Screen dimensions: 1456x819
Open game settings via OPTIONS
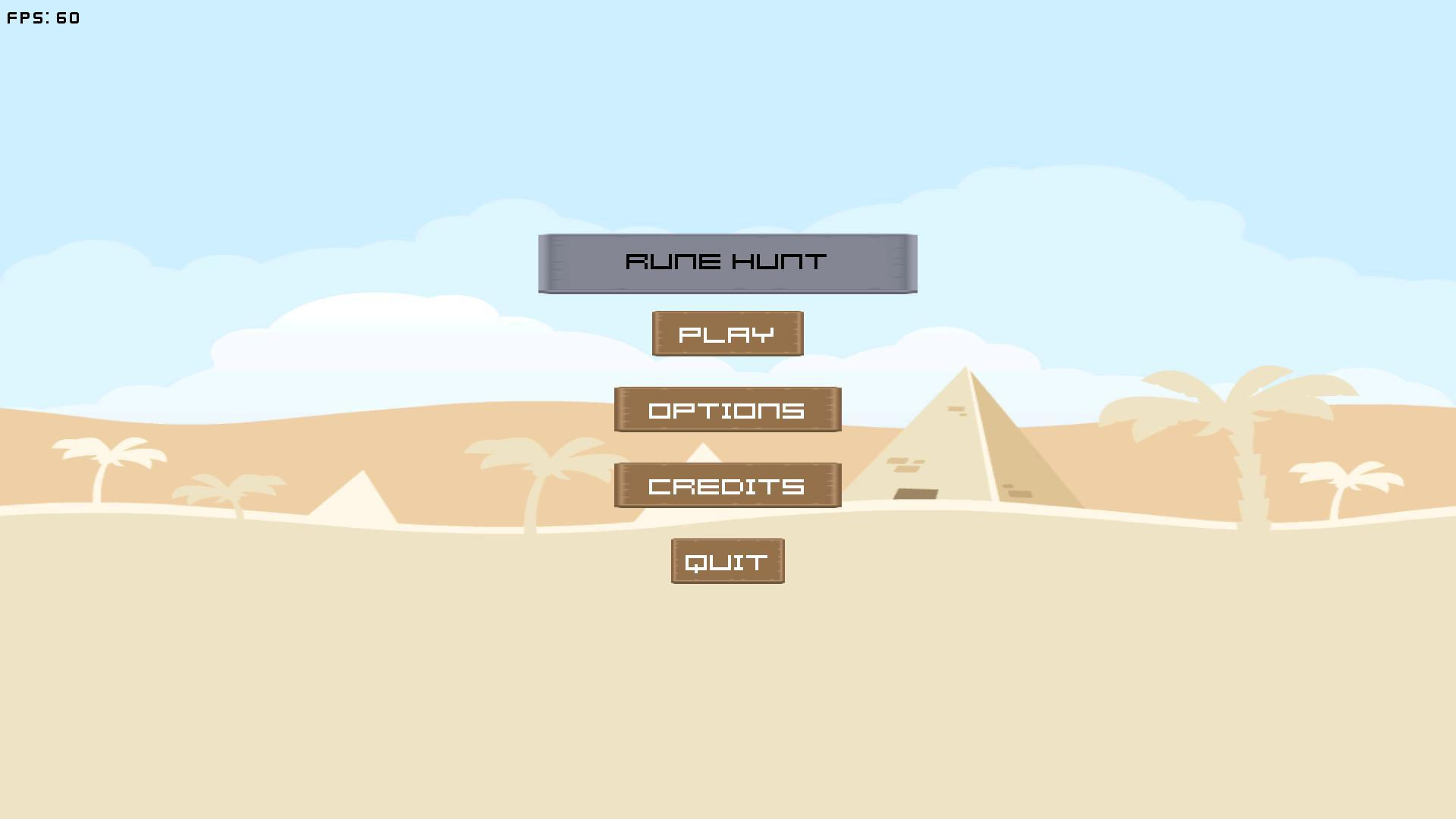(x=726, y=409)
